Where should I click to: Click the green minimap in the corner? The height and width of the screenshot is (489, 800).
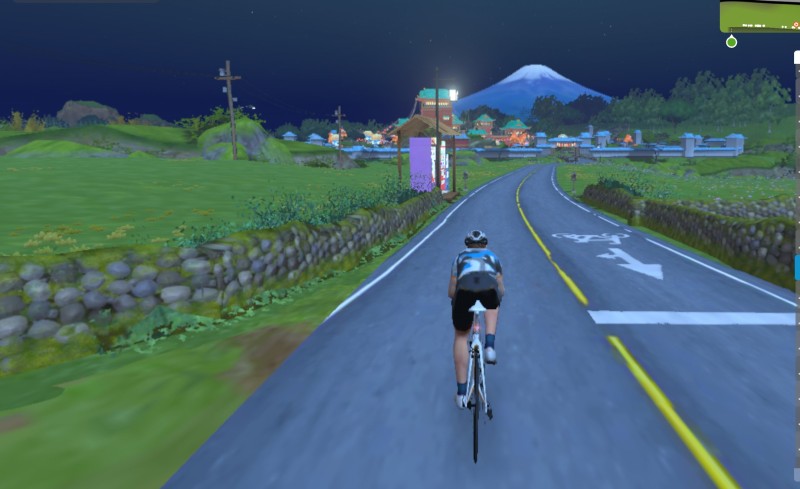point(760,16)
